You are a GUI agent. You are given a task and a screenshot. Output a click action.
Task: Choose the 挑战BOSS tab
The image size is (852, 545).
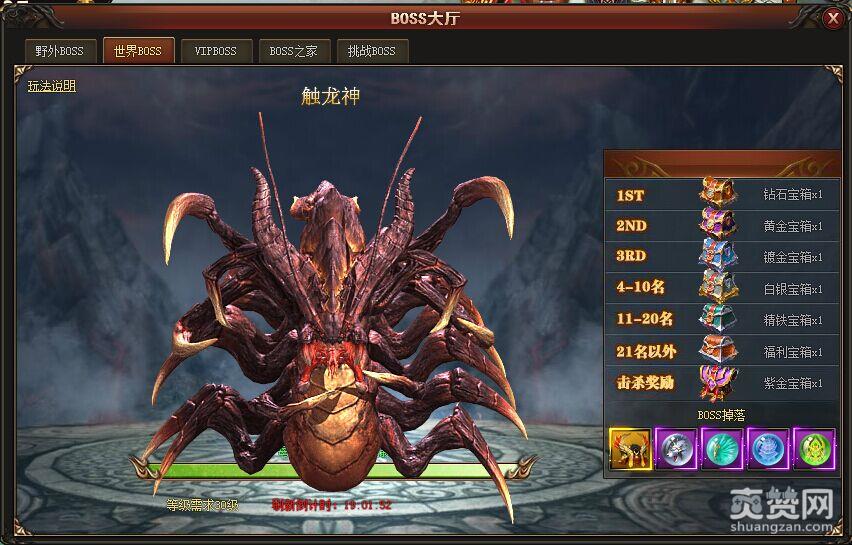372,51
